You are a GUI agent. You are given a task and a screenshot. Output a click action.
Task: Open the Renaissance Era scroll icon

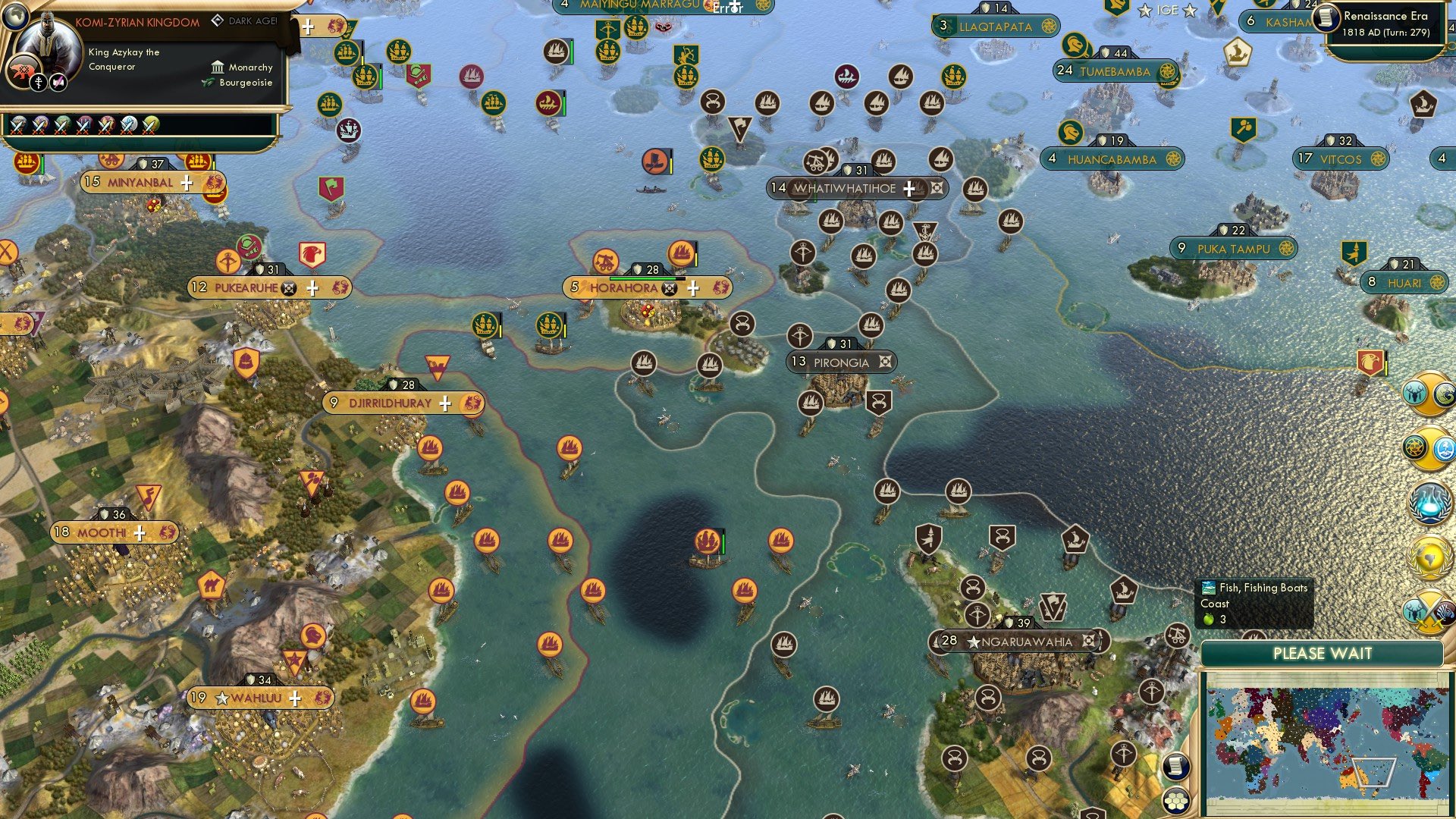tap(1326, 17)
